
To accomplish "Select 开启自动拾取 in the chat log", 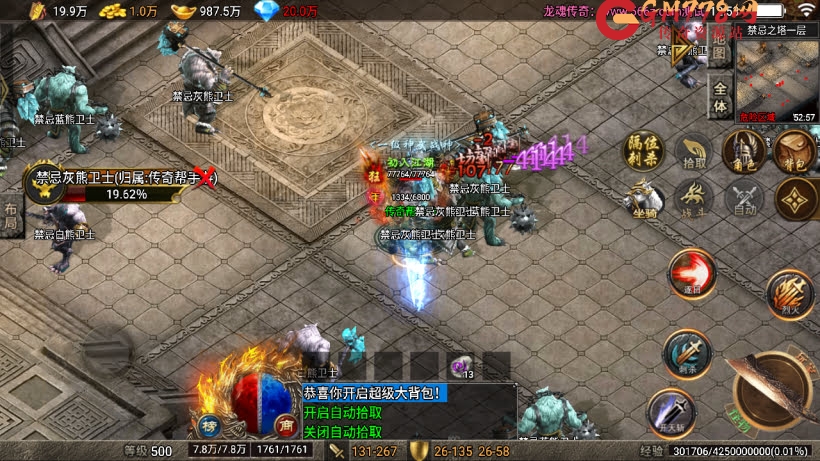I will tap(343, 413).
